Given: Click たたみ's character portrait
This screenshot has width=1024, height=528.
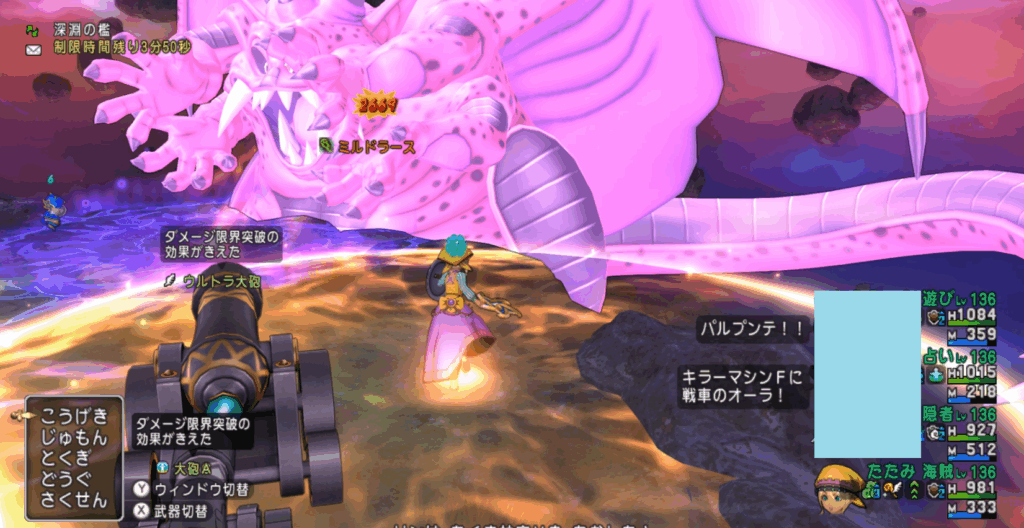Looking at the screenshot, I should point(839,488).
